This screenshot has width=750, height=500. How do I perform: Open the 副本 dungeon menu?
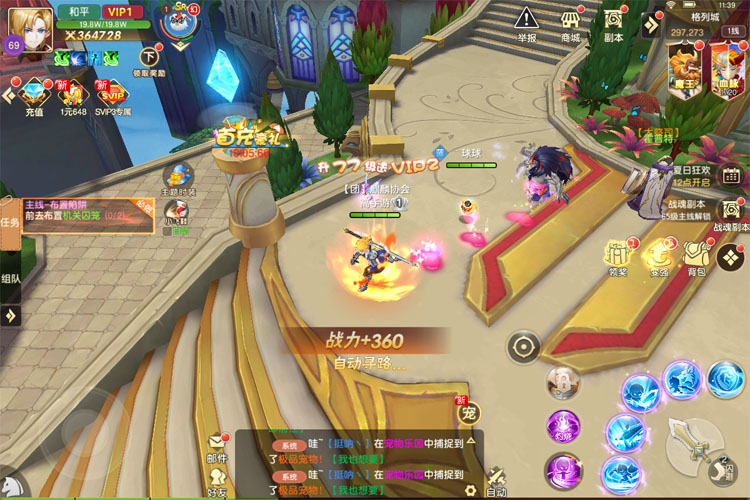coord(614,23)
